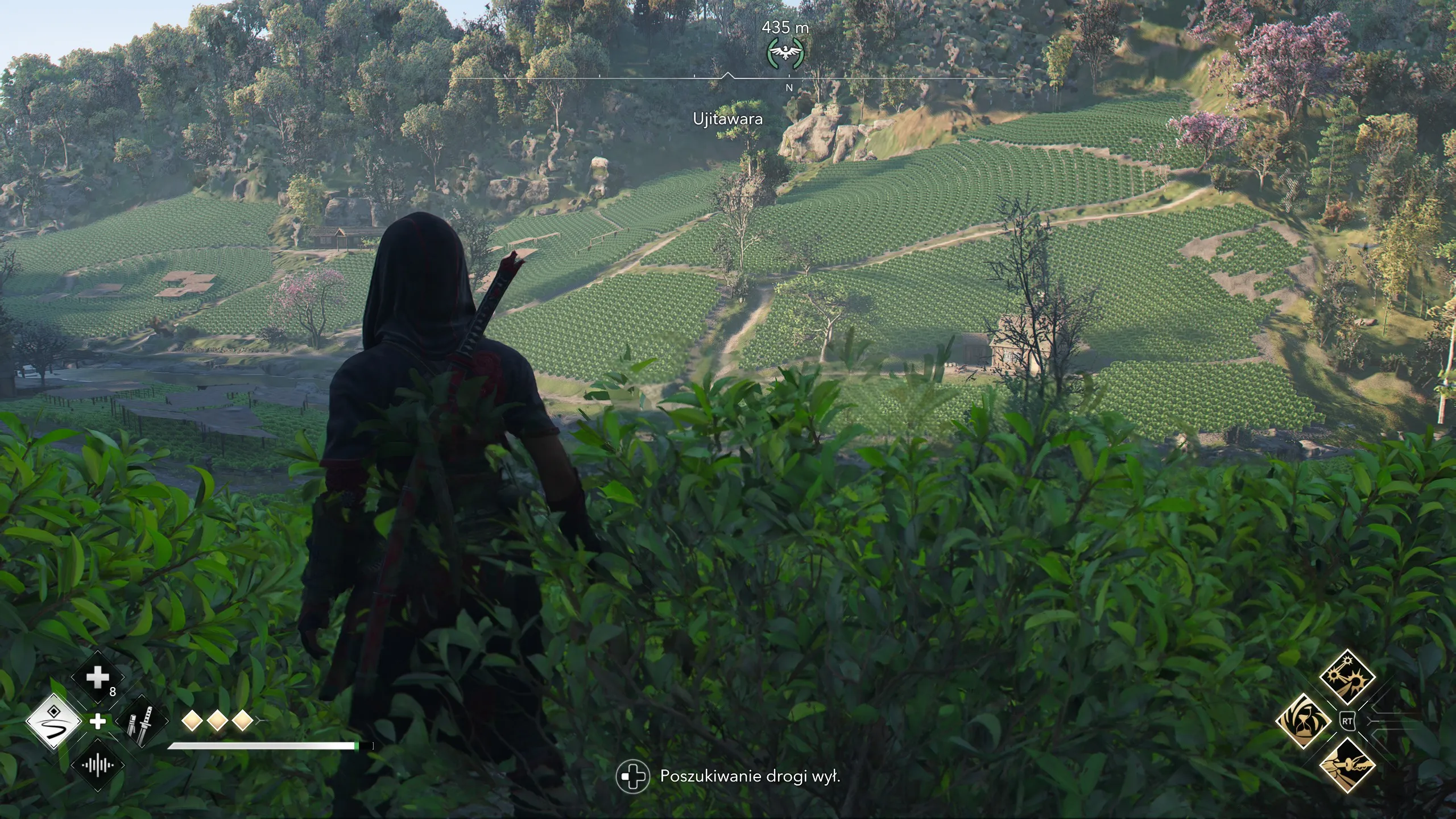This screenshot has width=1456, height=819.
Task: Select the white brushstroke stance icon
Action: coord(54,722)
